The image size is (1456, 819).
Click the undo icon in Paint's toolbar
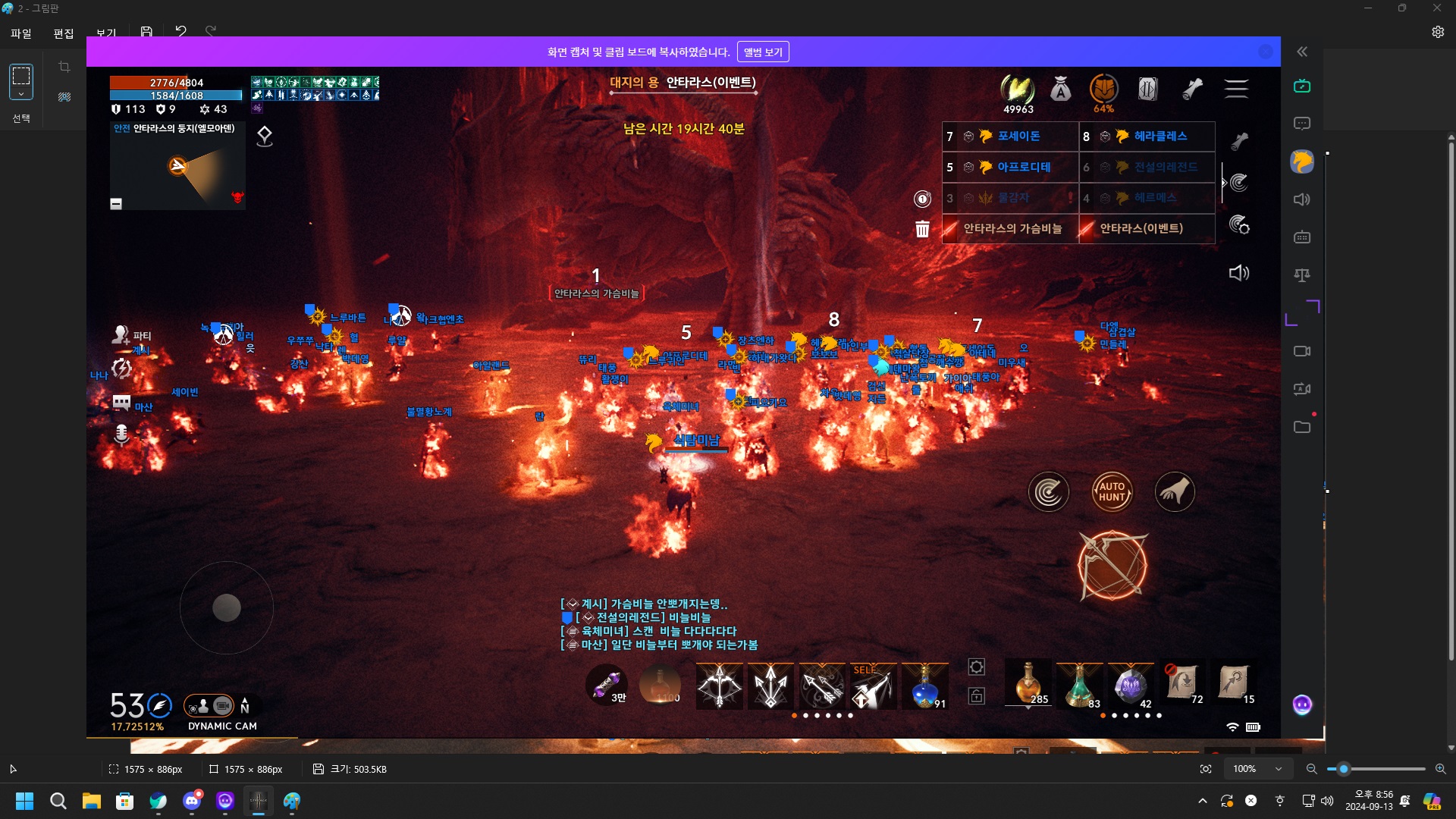click(x=180, y=30)
